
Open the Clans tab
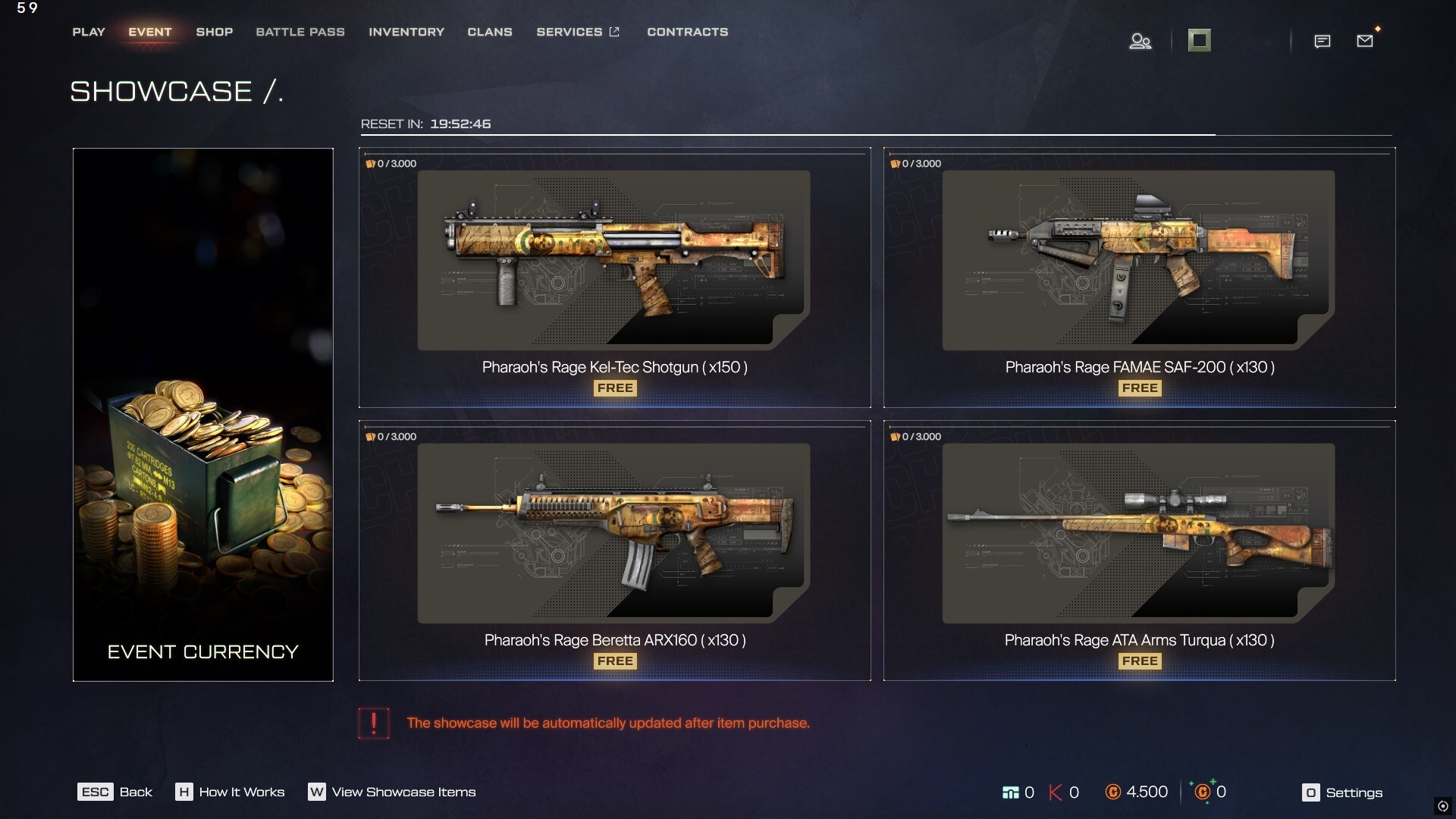coord(490,32)
